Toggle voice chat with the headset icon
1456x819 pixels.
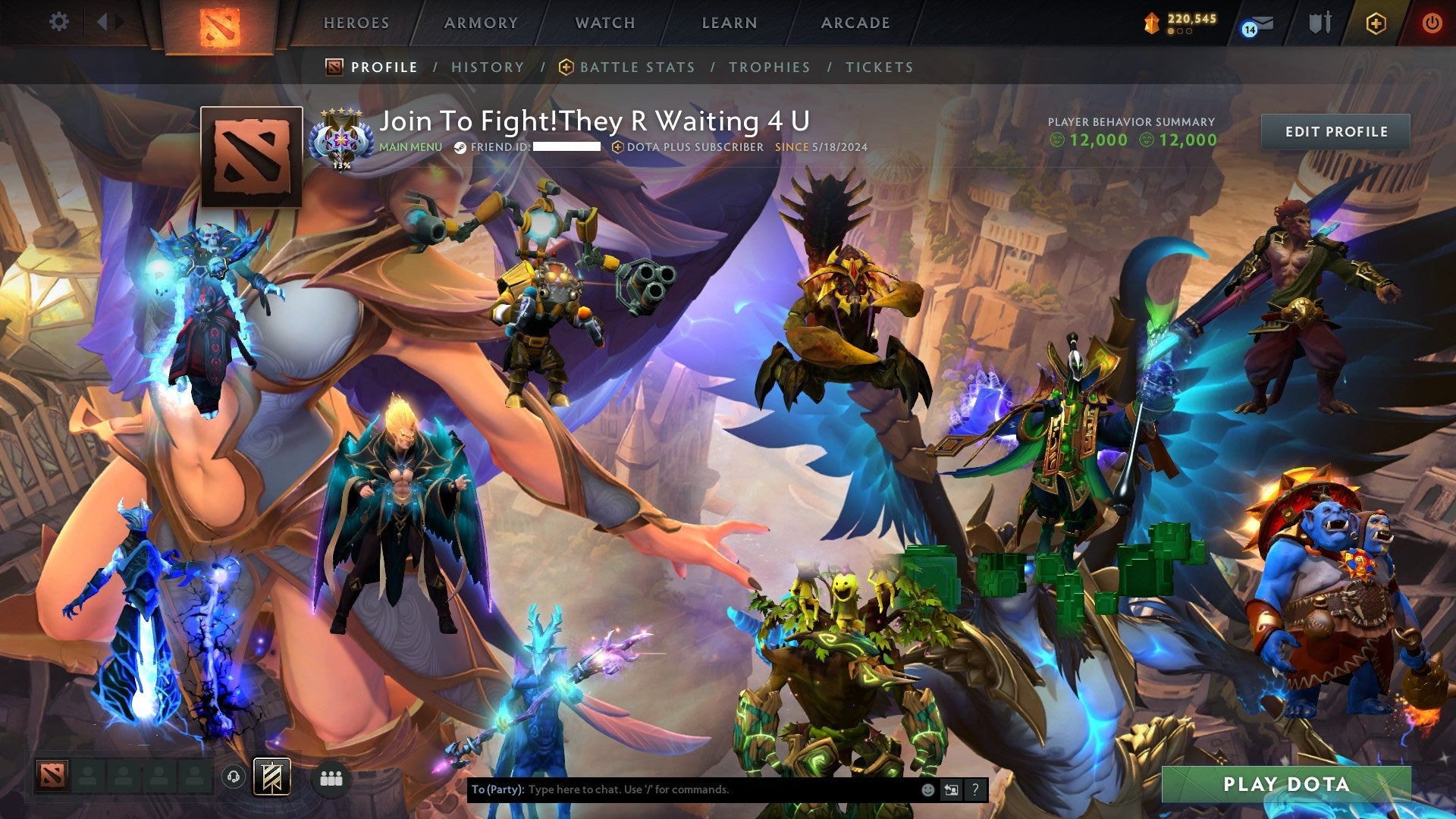coord(234,777)
